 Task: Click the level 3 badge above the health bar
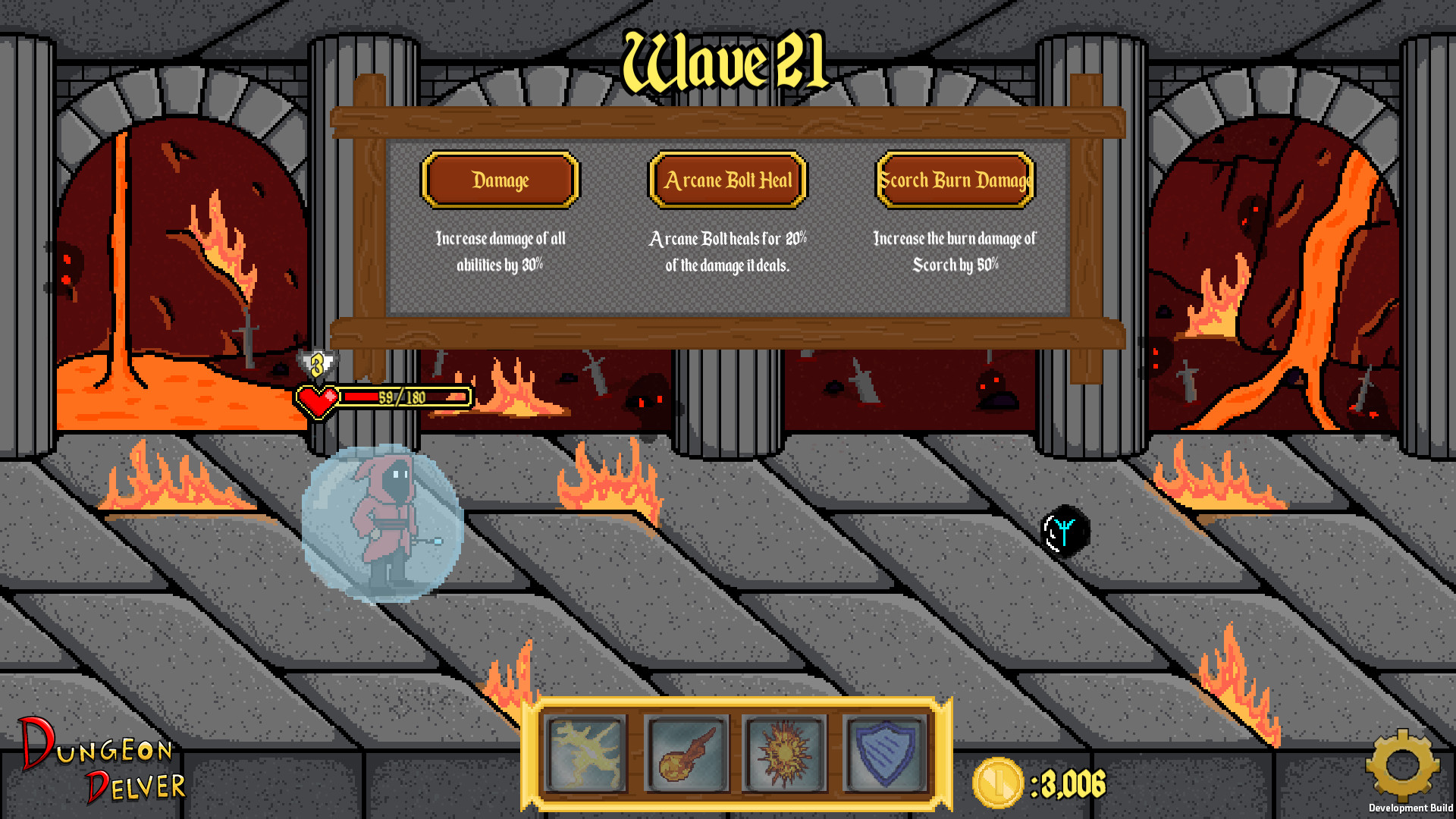[x=318, y=363]
